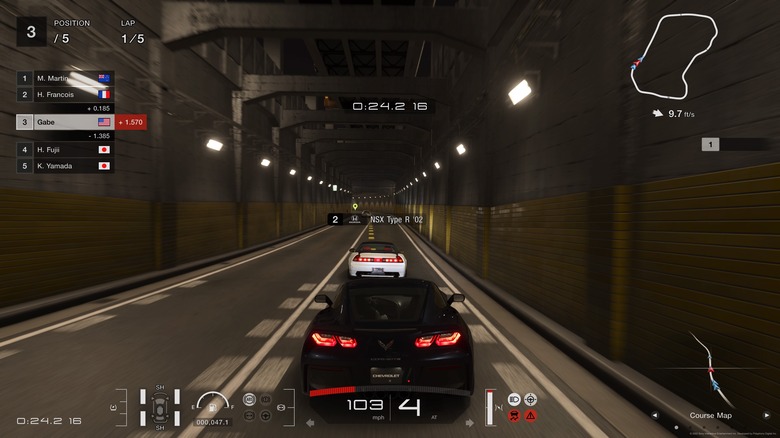This screenshot has width=780, height=438.
Task: Choose Gabe's highlighted leaderboard entry
Action: click(x=65, y=121)
